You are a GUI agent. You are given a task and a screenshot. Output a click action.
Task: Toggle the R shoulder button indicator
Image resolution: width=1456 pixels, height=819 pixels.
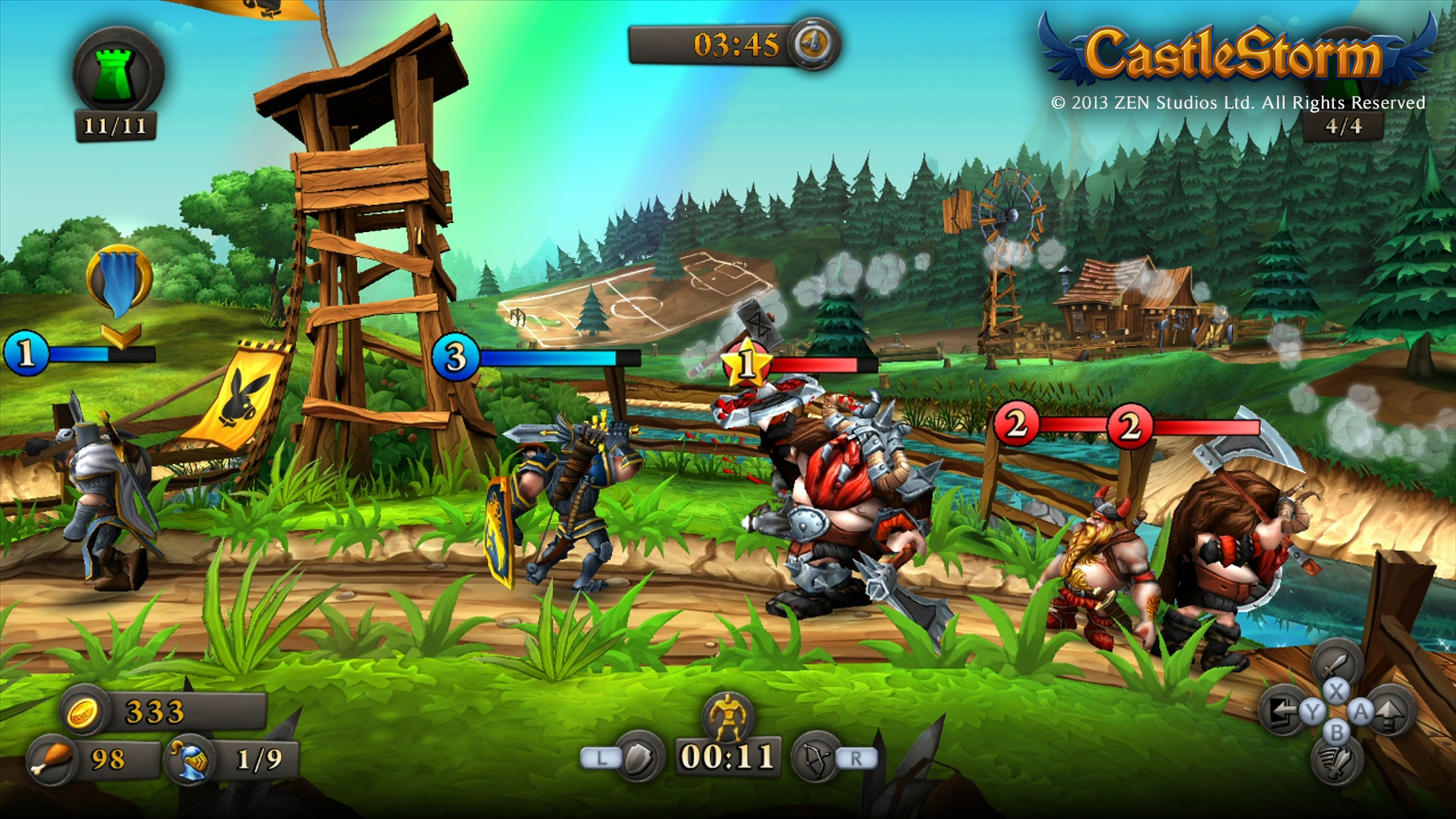(857, 758)
